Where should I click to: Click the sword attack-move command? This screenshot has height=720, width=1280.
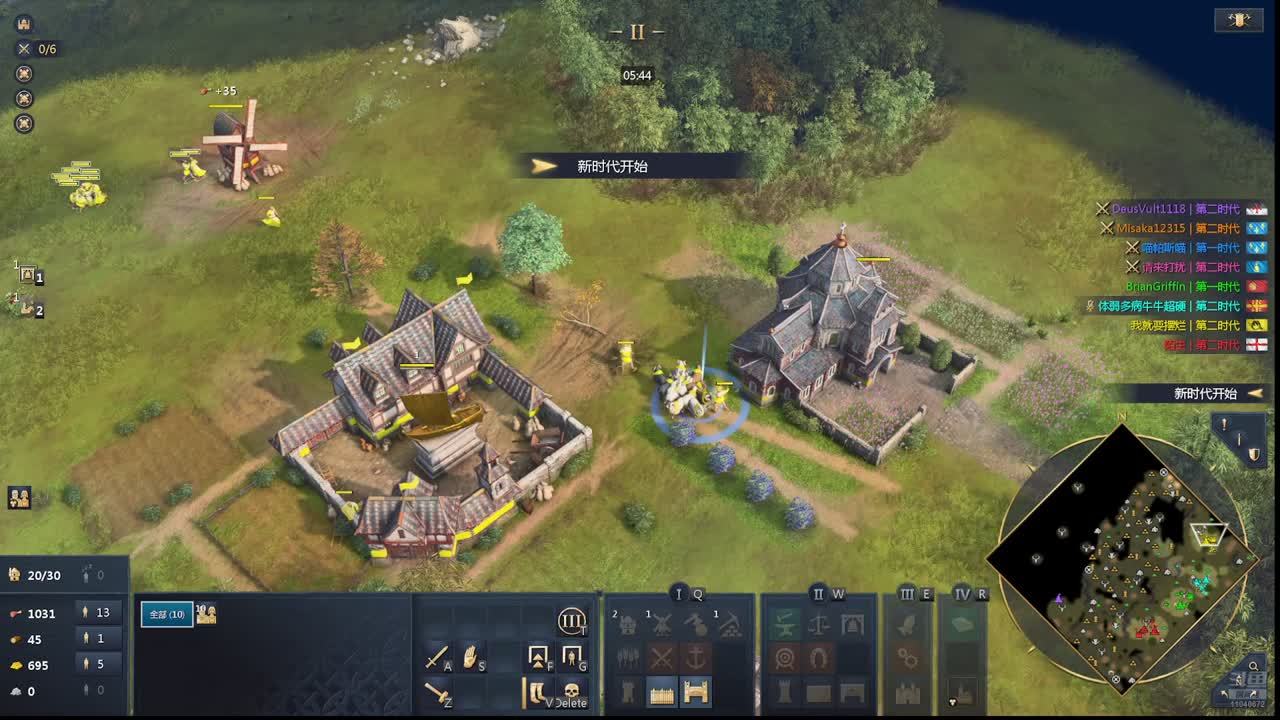pos(437,657)
